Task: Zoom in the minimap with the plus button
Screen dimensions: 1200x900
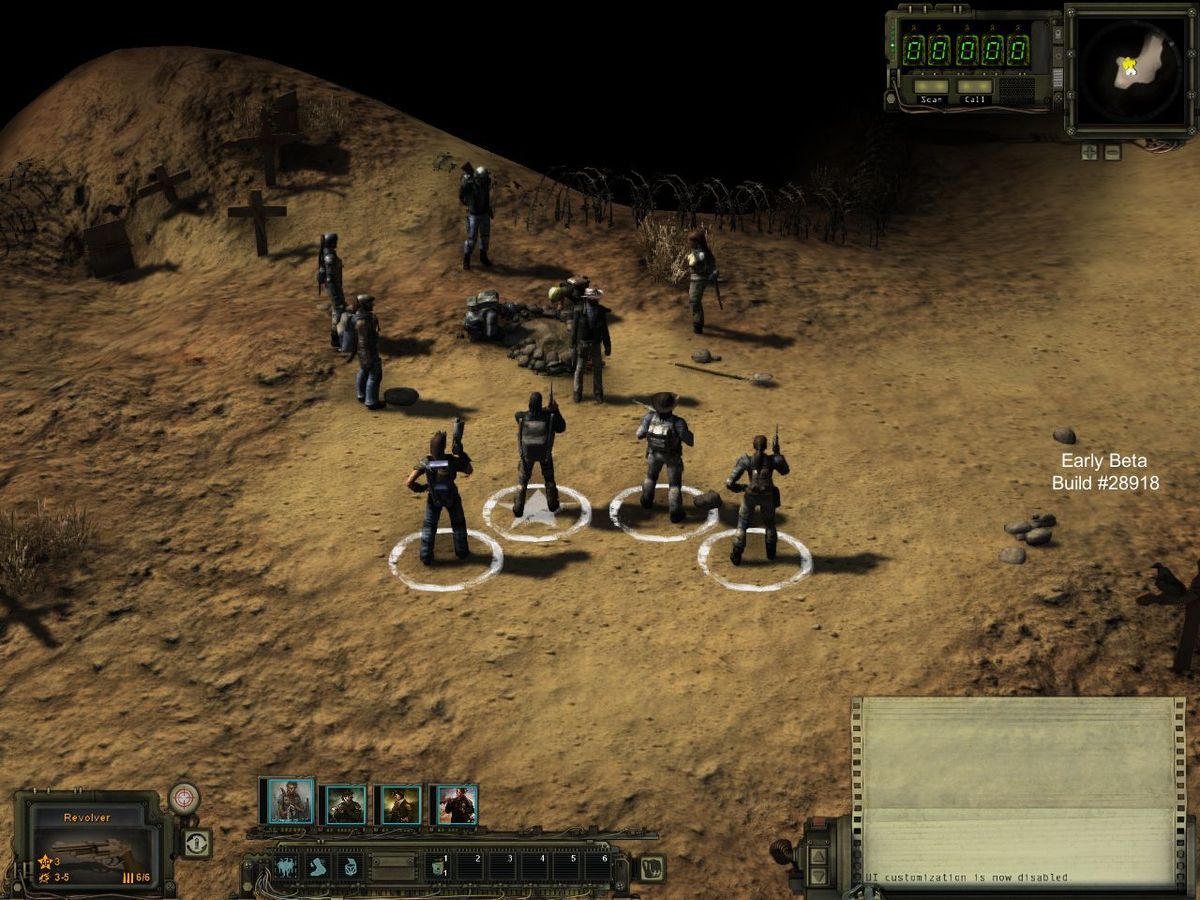Action: 1090,152
